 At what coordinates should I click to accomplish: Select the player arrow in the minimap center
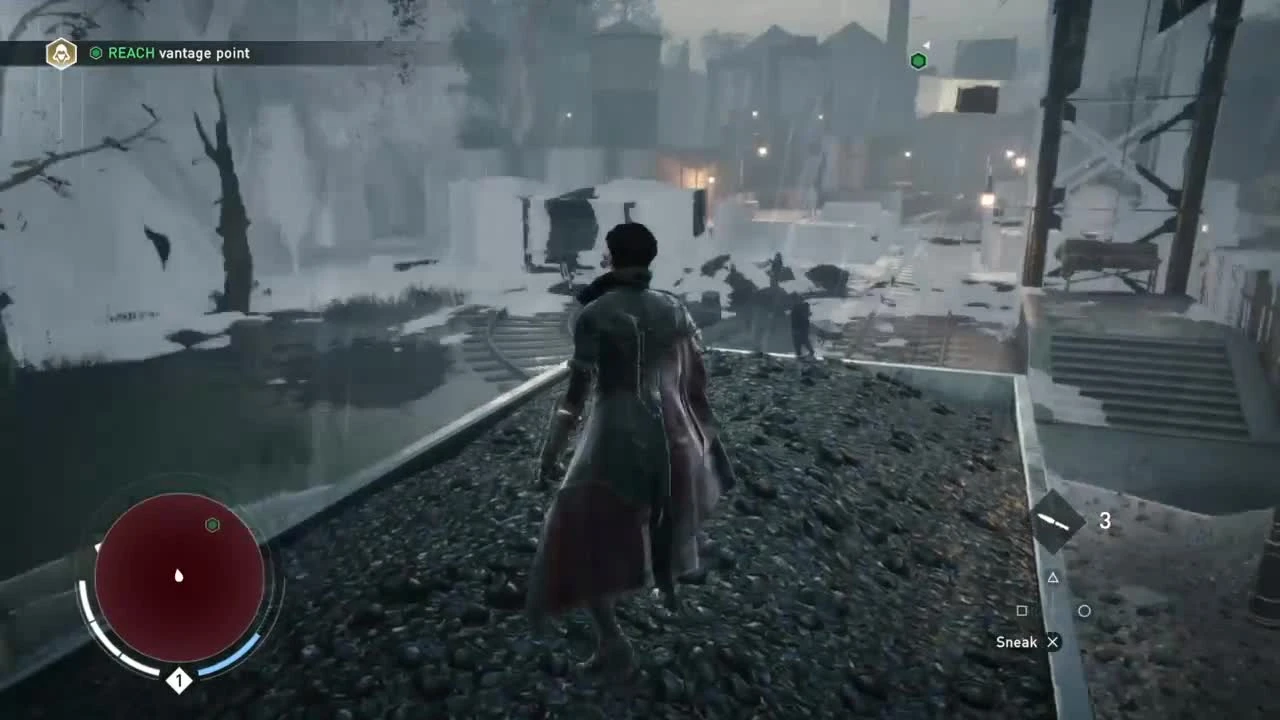[178, 577]
